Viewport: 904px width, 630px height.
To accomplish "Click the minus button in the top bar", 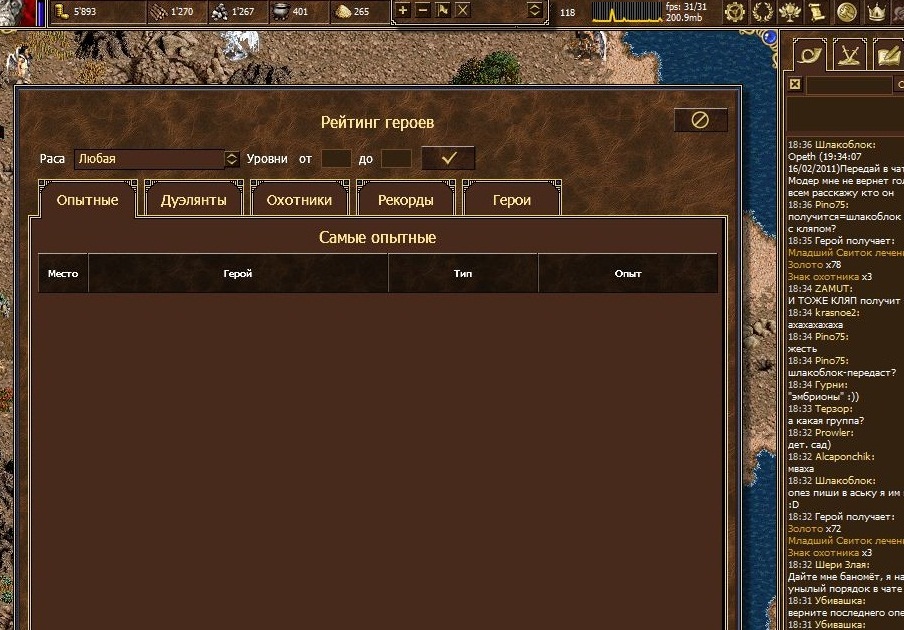I will coord(422,11).
